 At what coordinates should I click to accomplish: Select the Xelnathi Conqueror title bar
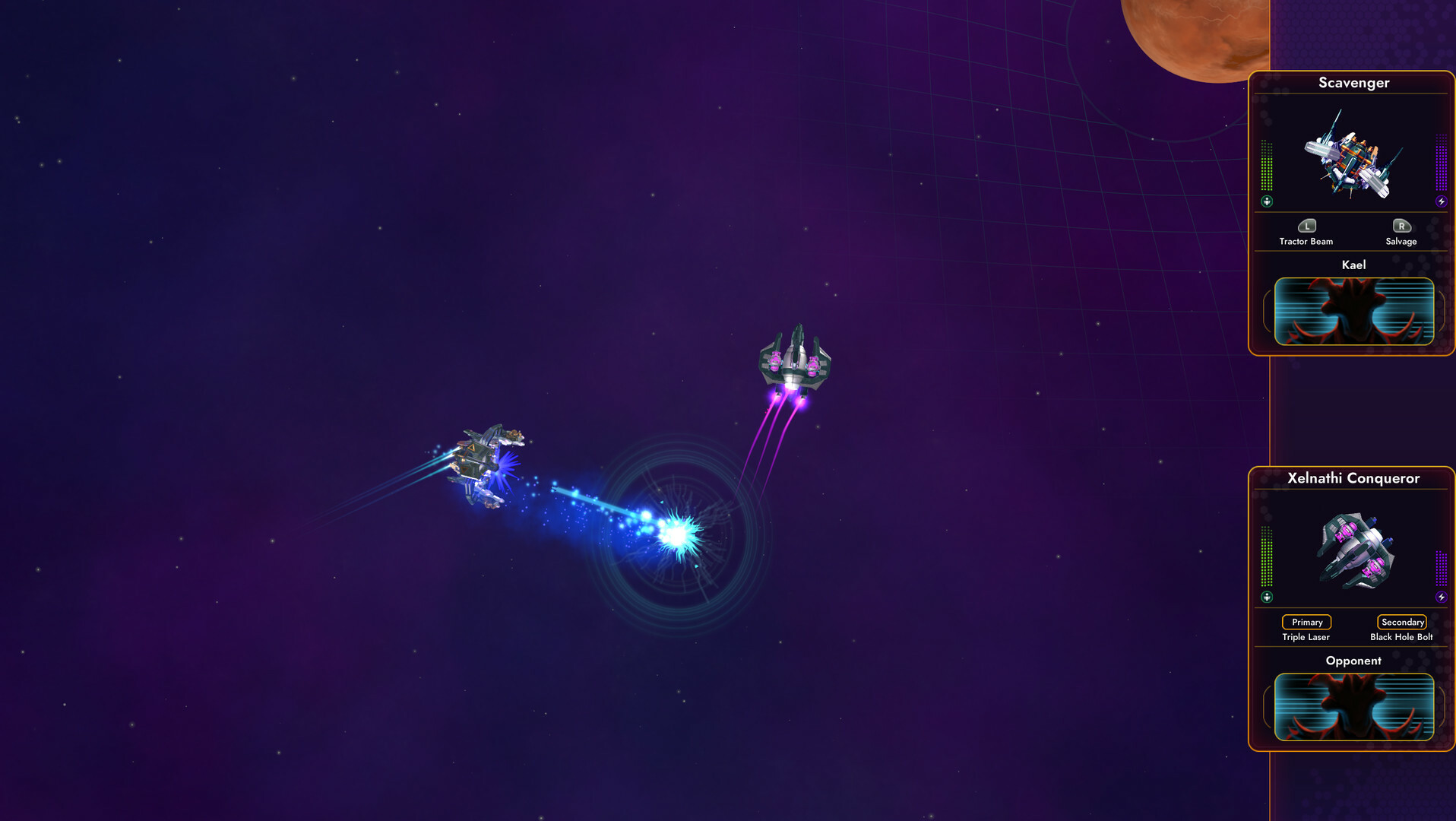pos(1355,479)
